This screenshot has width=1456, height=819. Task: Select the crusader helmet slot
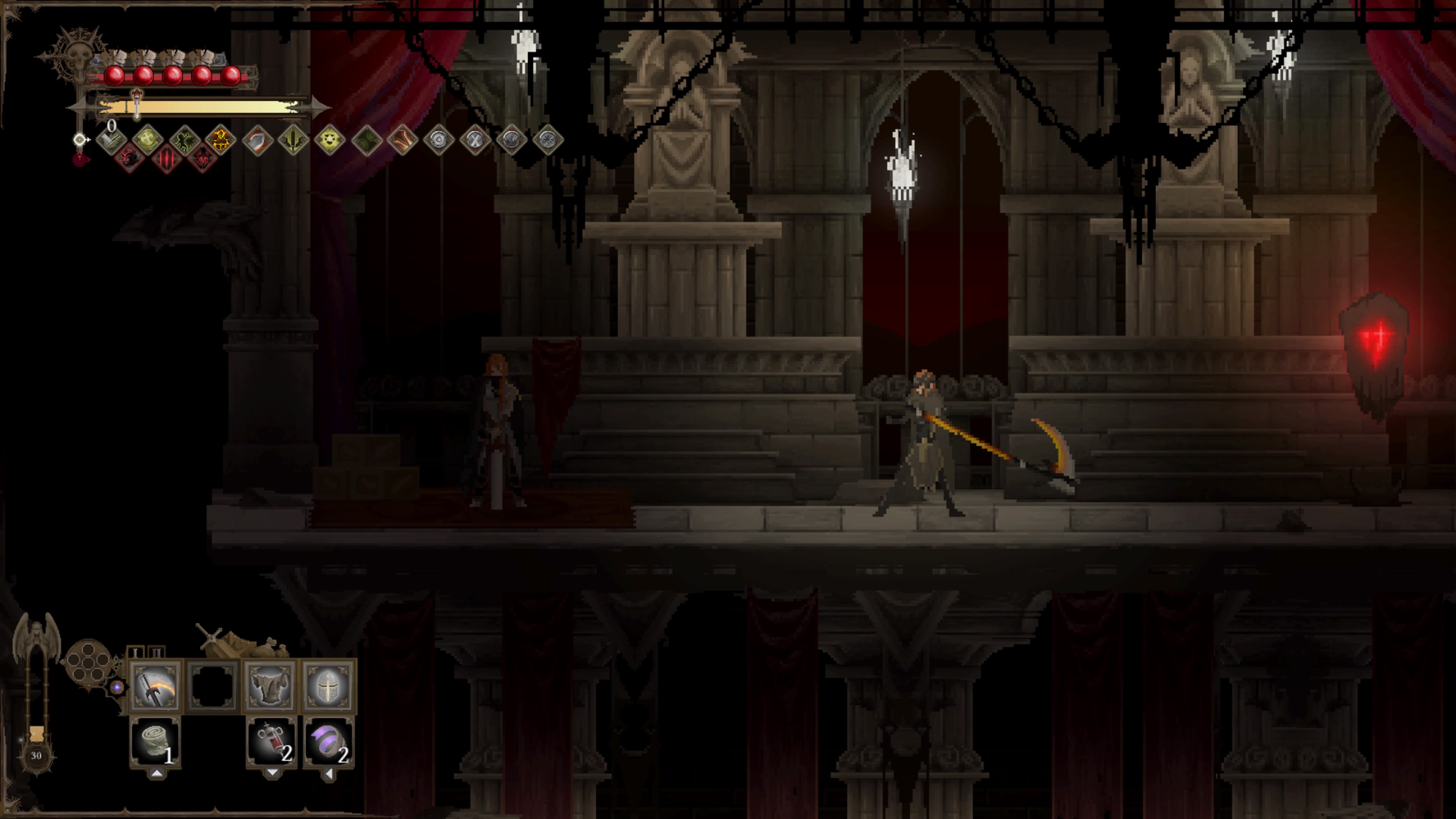pyautogui.click(x=328, y=686)
